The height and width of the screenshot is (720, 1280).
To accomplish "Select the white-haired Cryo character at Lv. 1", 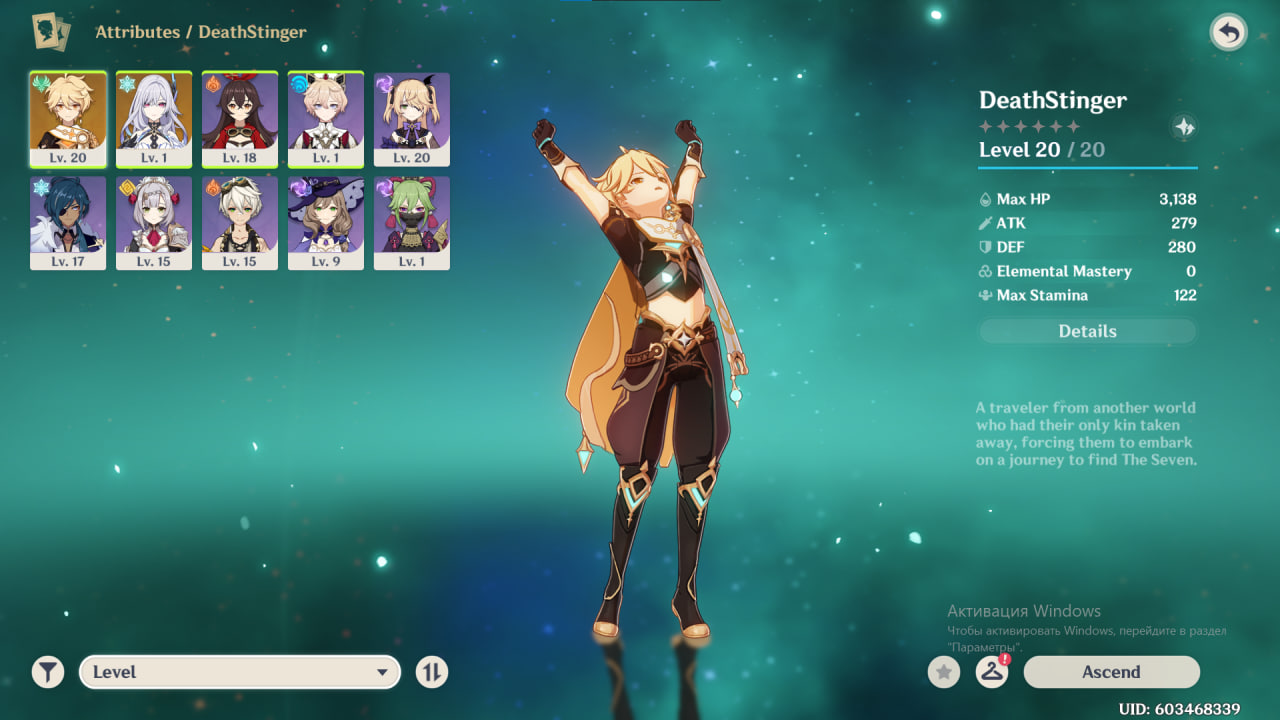I will (x=154, y=118).
